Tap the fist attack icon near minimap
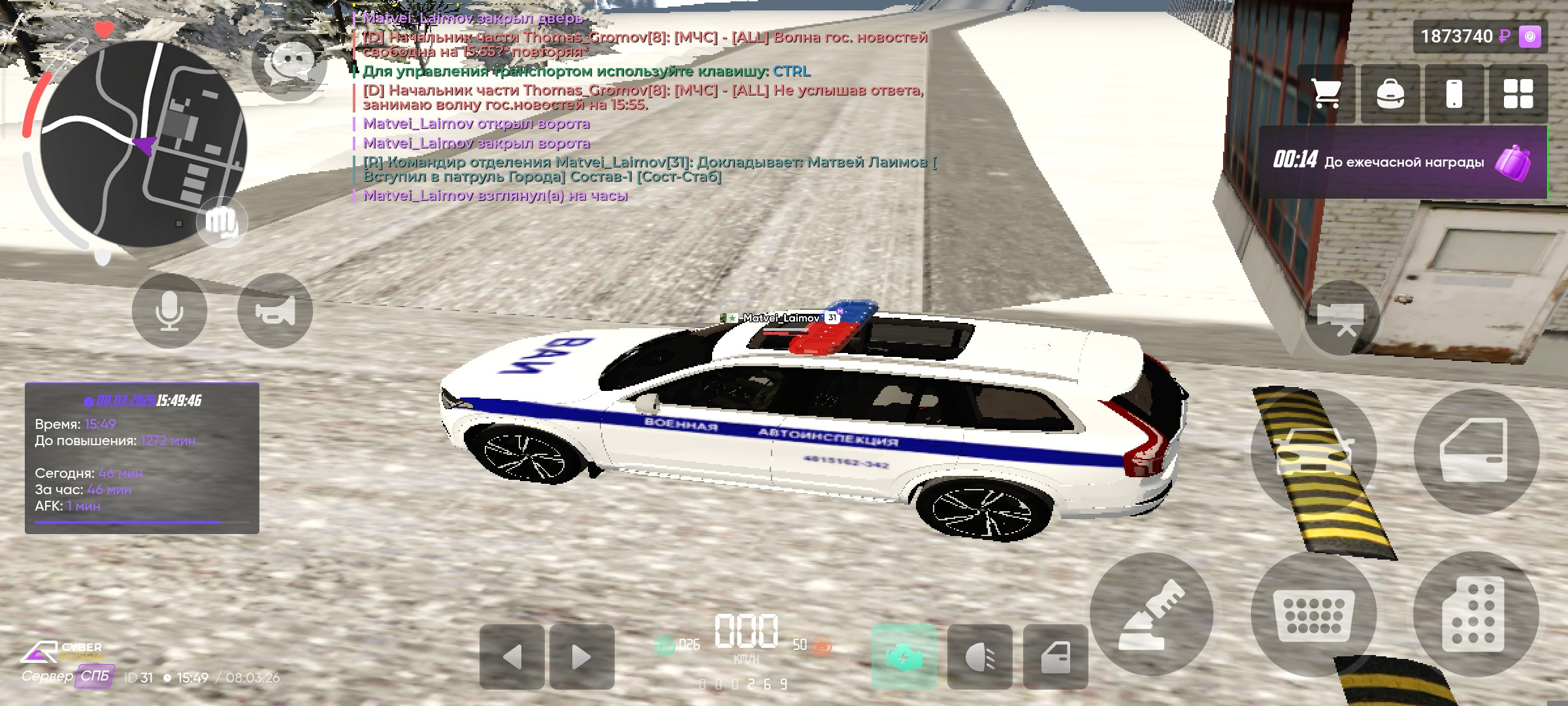1568x706 pixels. coord(223,222)
